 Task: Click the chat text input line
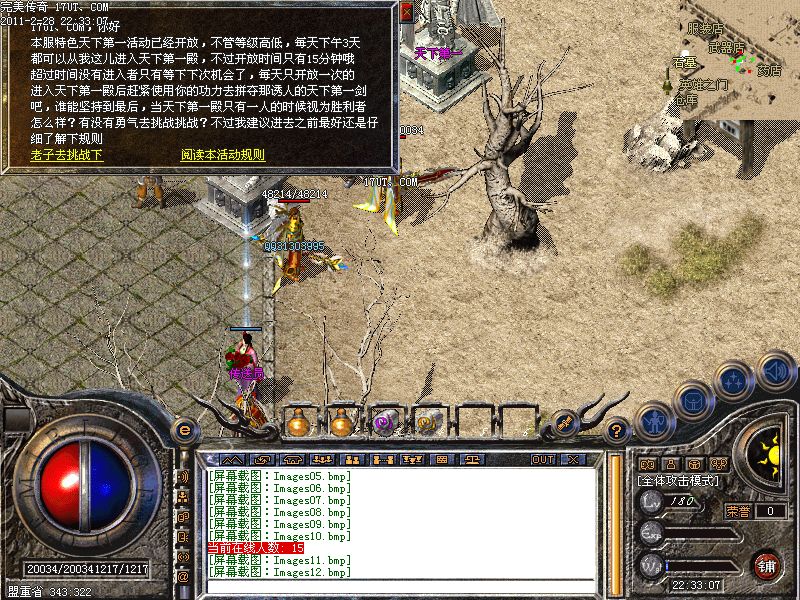point(400,586)
